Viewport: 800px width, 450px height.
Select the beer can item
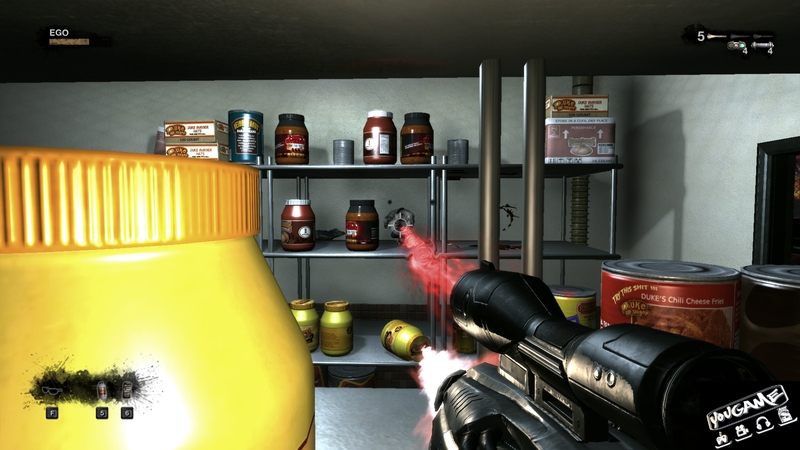127,389
